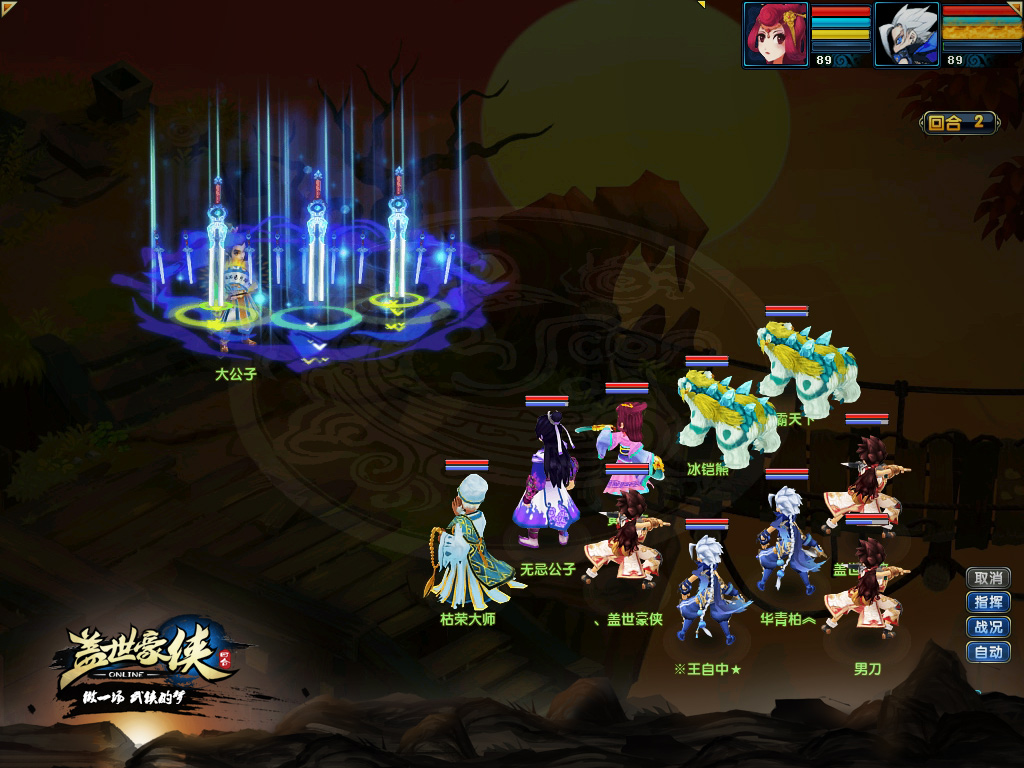This screenshot has height=768, width=1024.
Task: Show the 战况 battle status
Action: click(x=988, y=628)
